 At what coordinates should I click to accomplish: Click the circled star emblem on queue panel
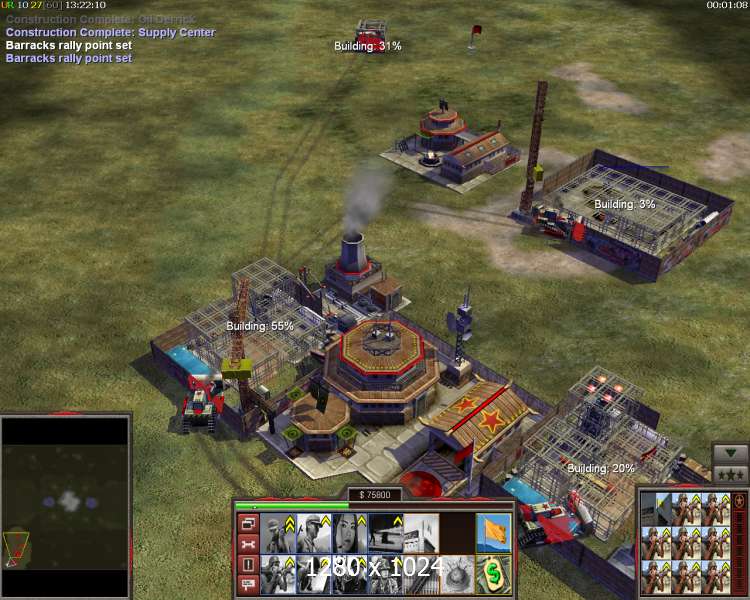(x=738, y=500)
